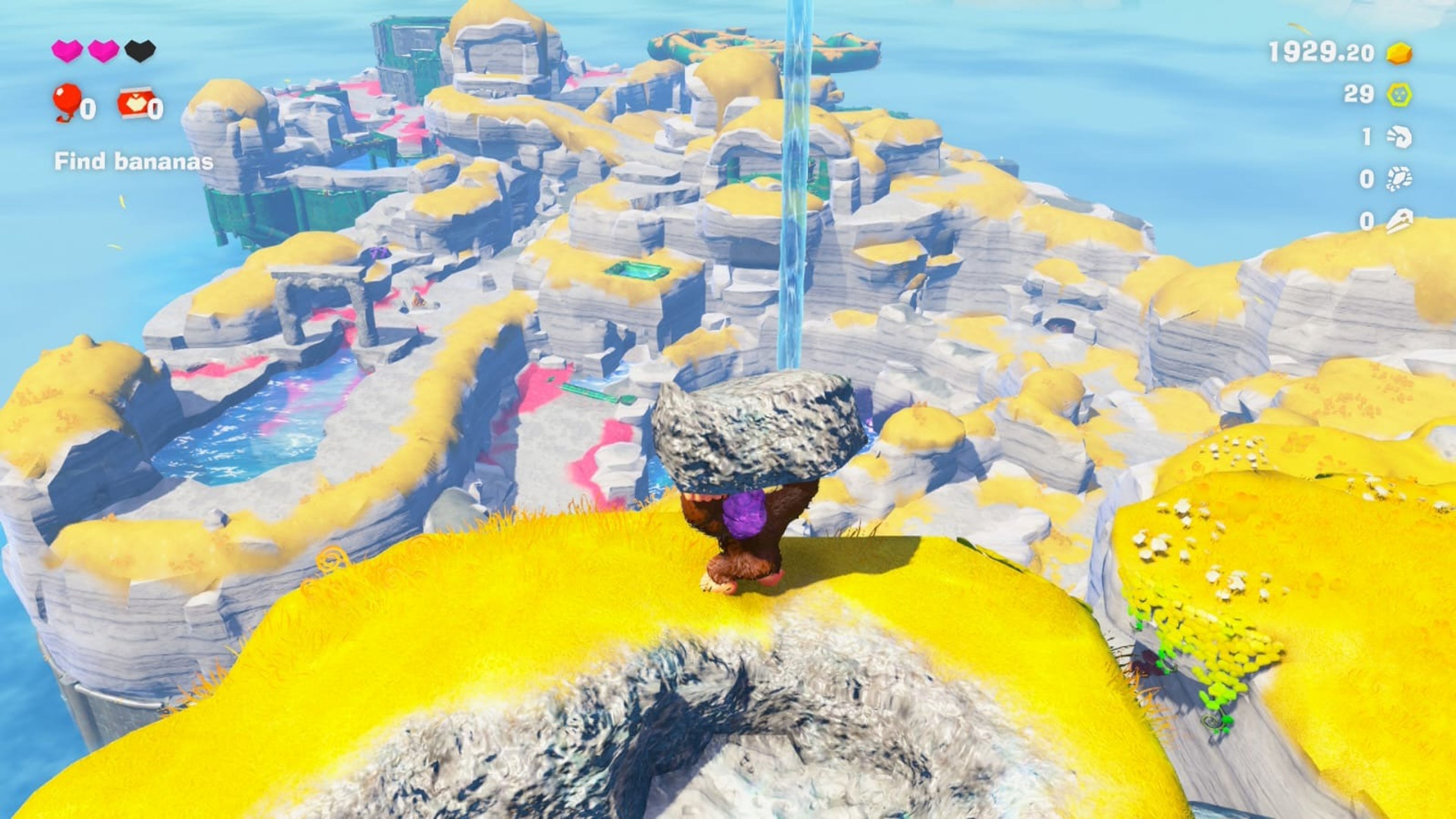Choose the spiral shell fossil icon
Image resolution: width=1456 pixels, height=819 pixels.
(1400, 137)
